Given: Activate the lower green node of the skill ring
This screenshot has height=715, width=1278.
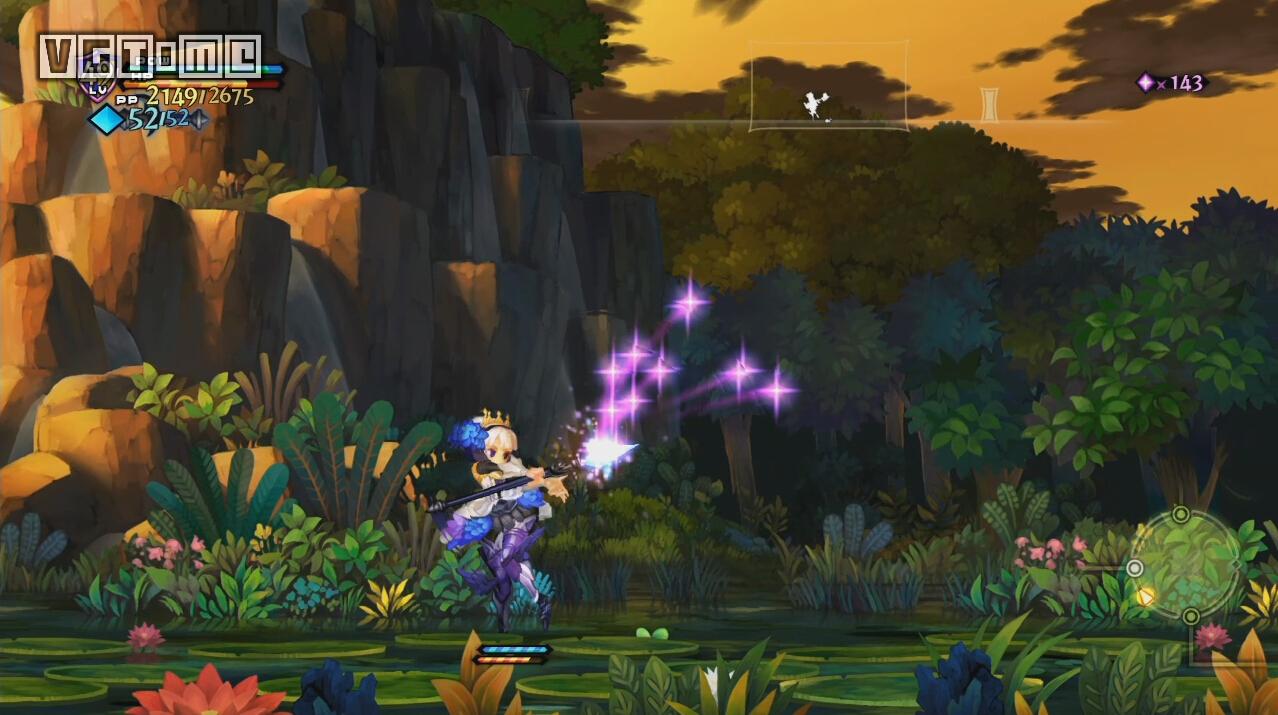Looking at the screenshot, I should click(1191, 616).
